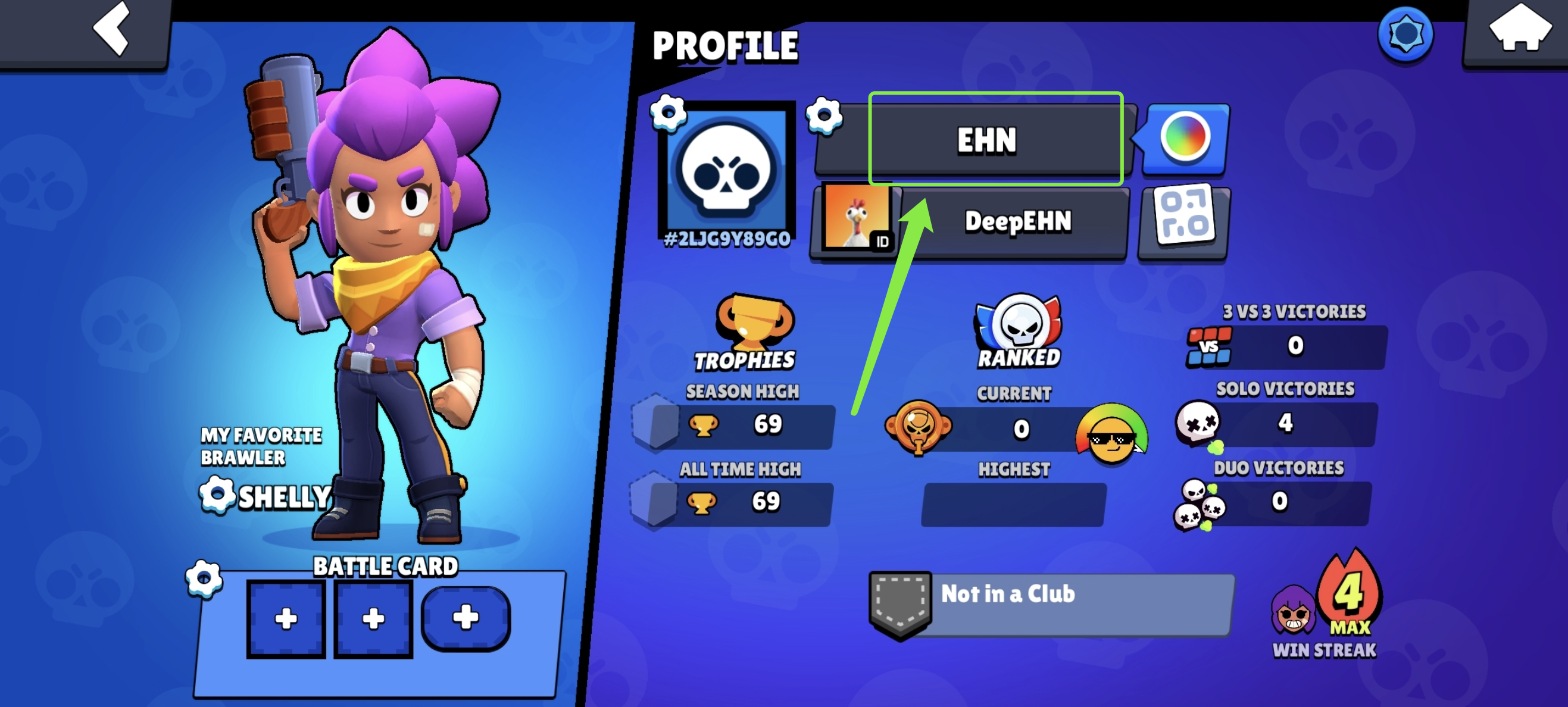Screen dimensions: 1568x707
Task: Open Battle Card settings gear
Action: [x=204, y=577]
